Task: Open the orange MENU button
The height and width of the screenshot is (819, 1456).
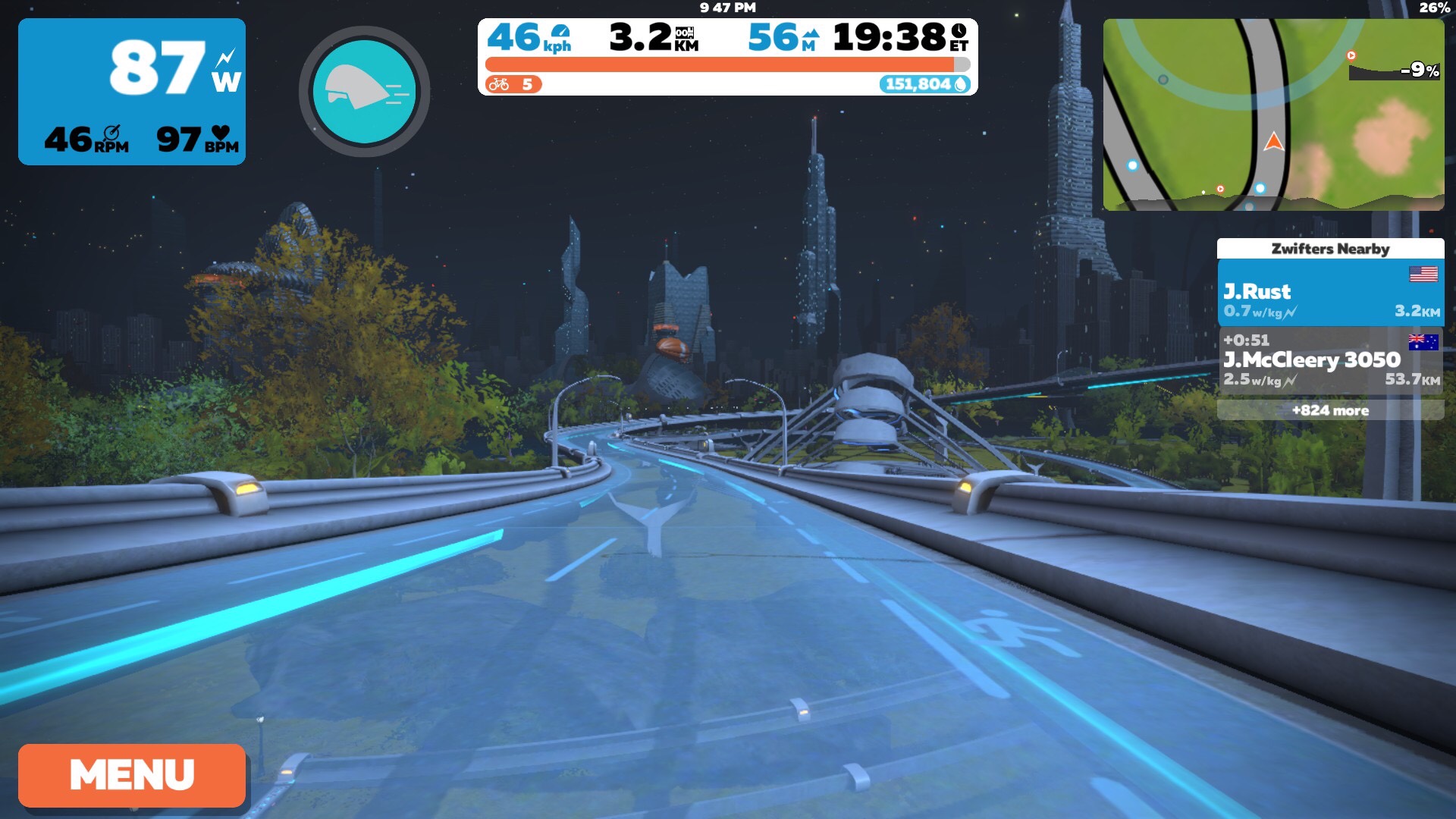Action: [x=132, y=775]
